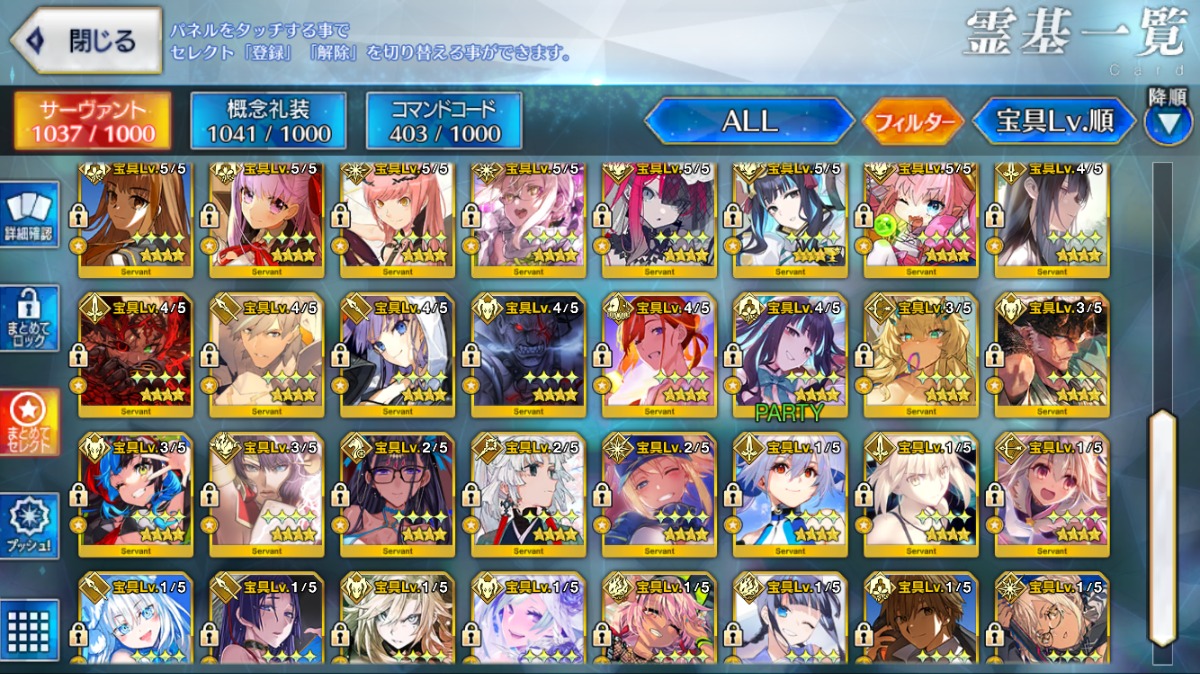Viewport: 1200px width, 674px height.
Task: Close the card list with 閉じる
Action: [86, 41]
